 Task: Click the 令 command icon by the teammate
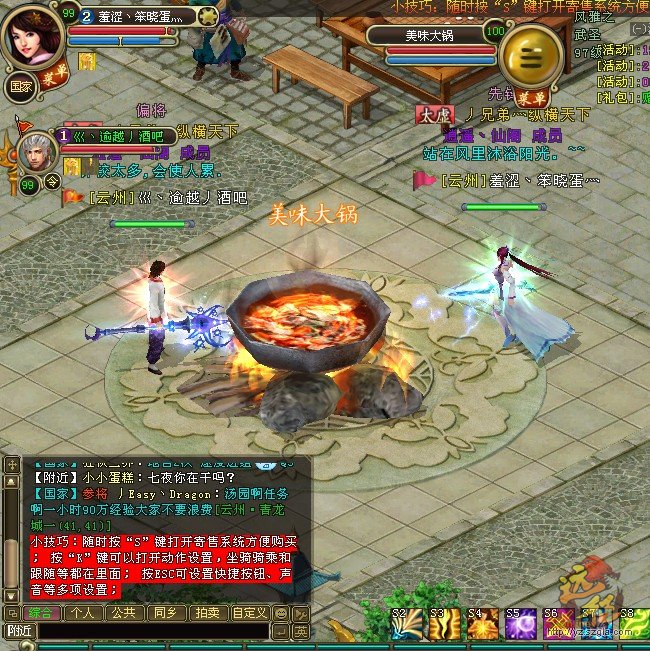coord(52,181)
